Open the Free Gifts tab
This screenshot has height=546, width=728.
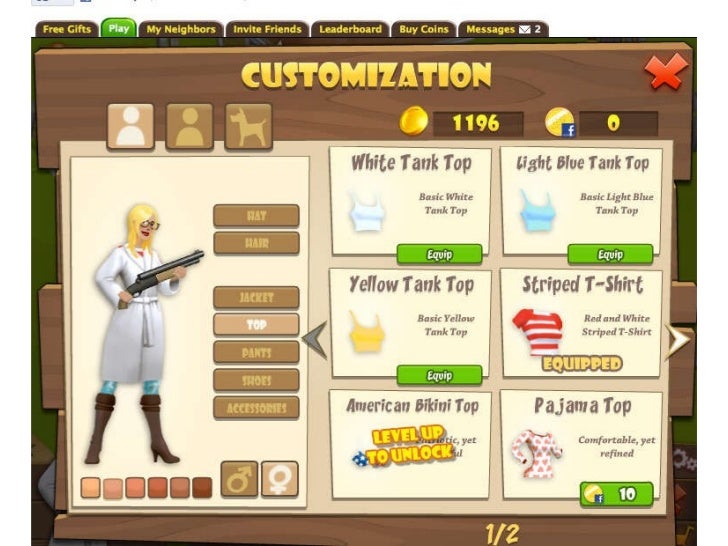tap(67, 29)
